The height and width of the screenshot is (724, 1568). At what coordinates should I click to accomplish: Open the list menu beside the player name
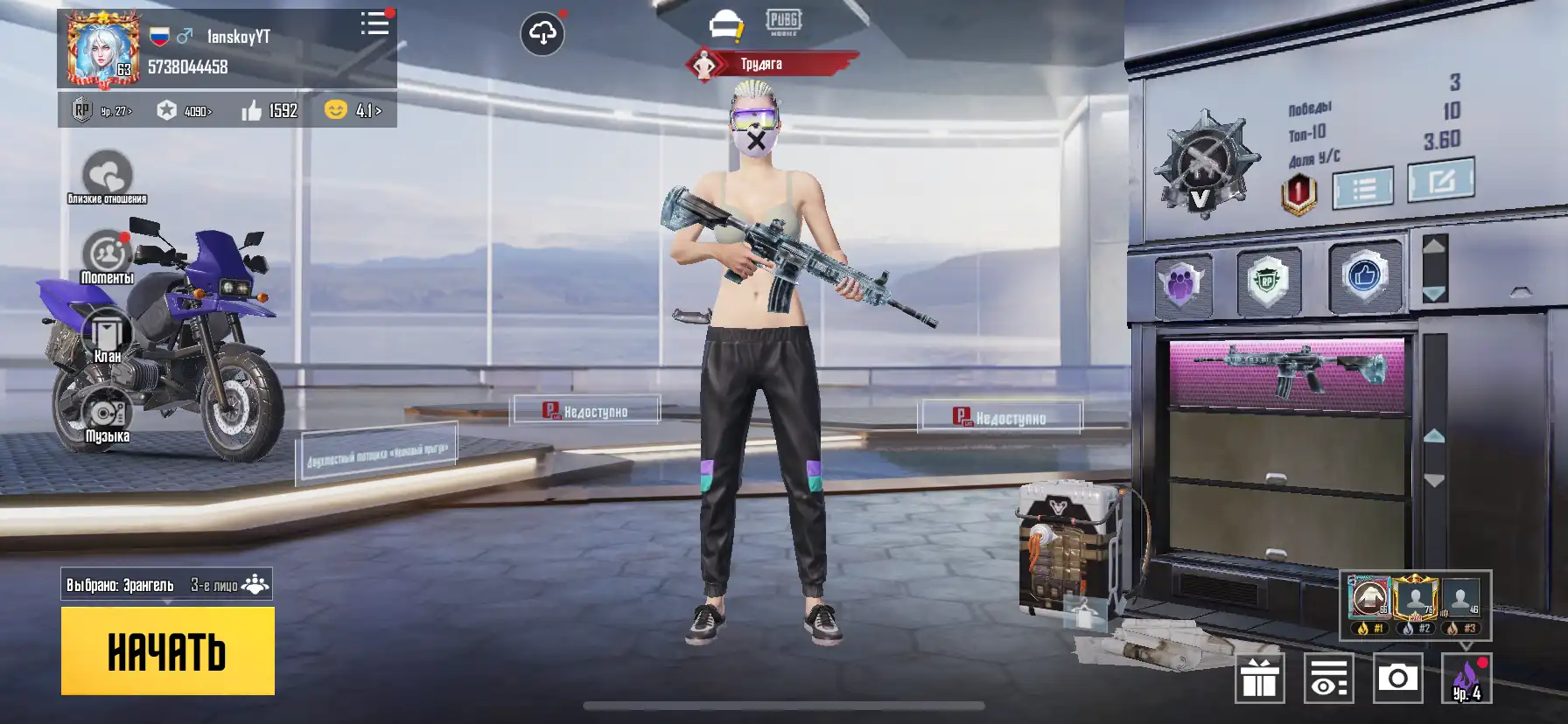(375, 24)
